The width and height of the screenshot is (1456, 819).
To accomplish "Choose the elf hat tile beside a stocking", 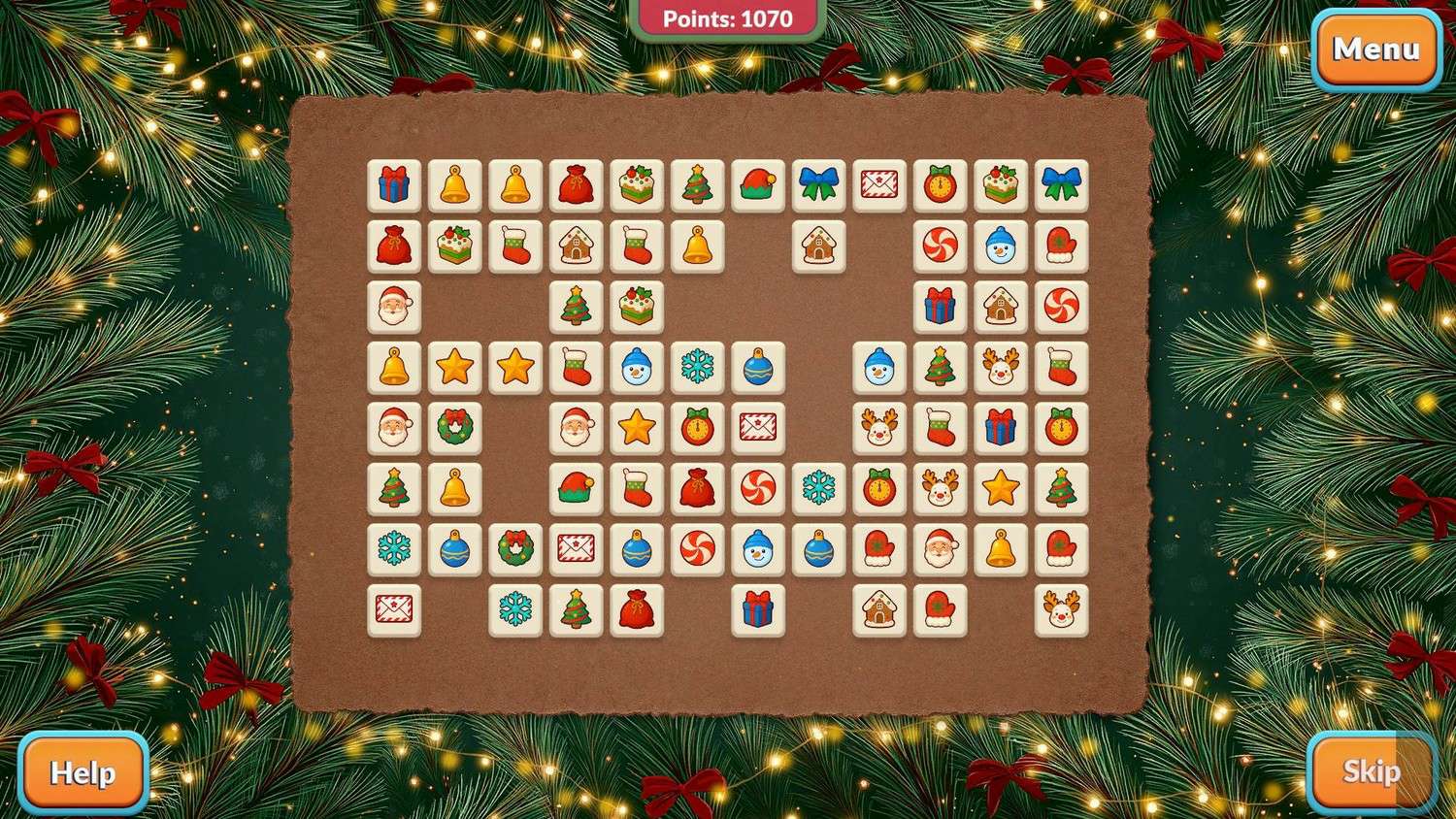I will [x=576, y=489].
